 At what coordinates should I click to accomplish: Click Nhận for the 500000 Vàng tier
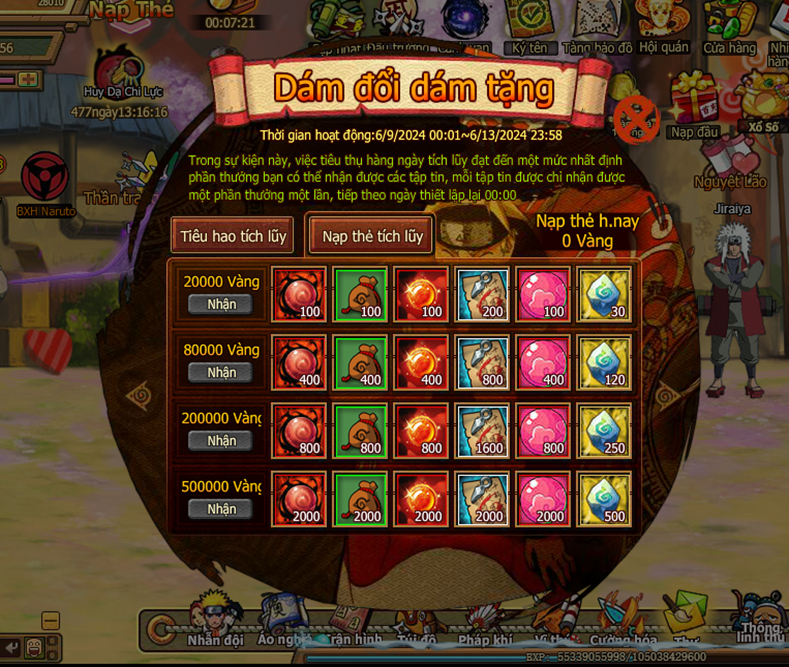pos(221,508)
